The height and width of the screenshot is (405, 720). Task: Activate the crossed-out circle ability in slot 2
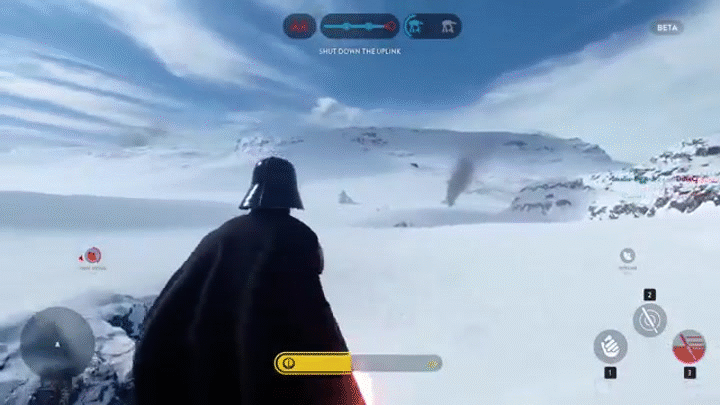(649, 320)
